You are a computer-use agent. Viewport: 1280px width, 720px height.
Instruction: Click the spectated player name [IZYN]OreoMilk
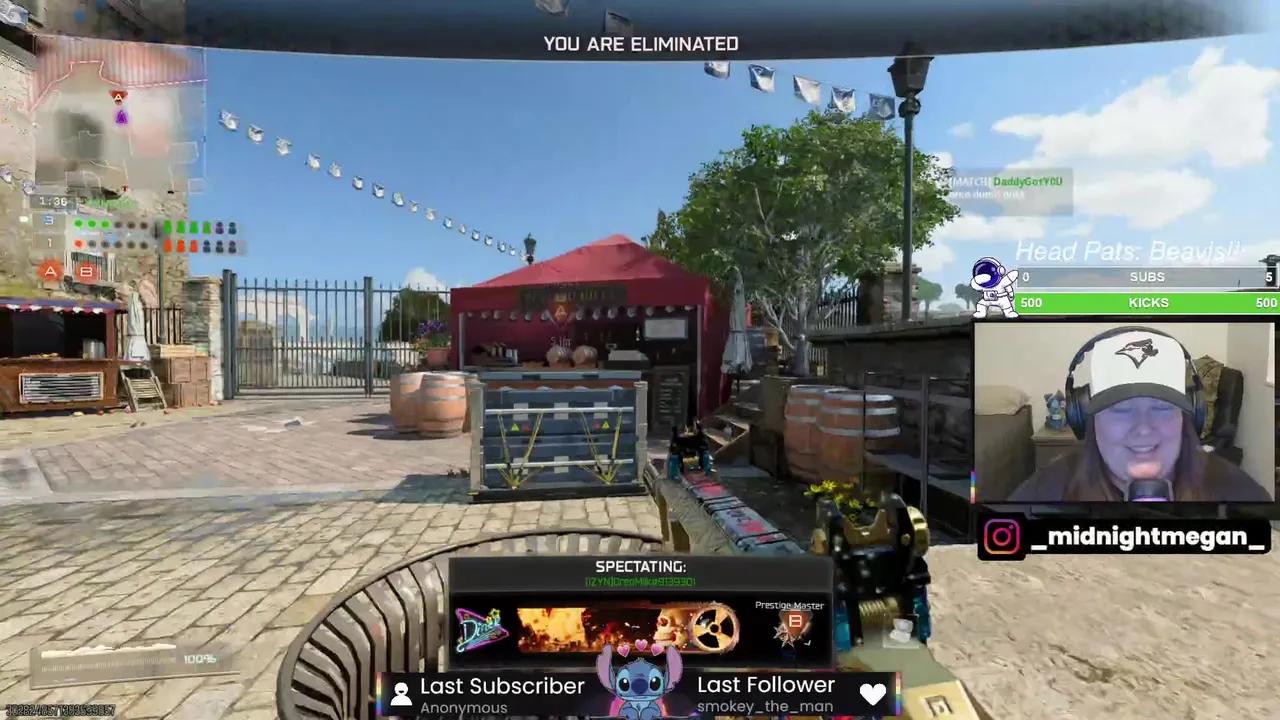tap(640, 581)
